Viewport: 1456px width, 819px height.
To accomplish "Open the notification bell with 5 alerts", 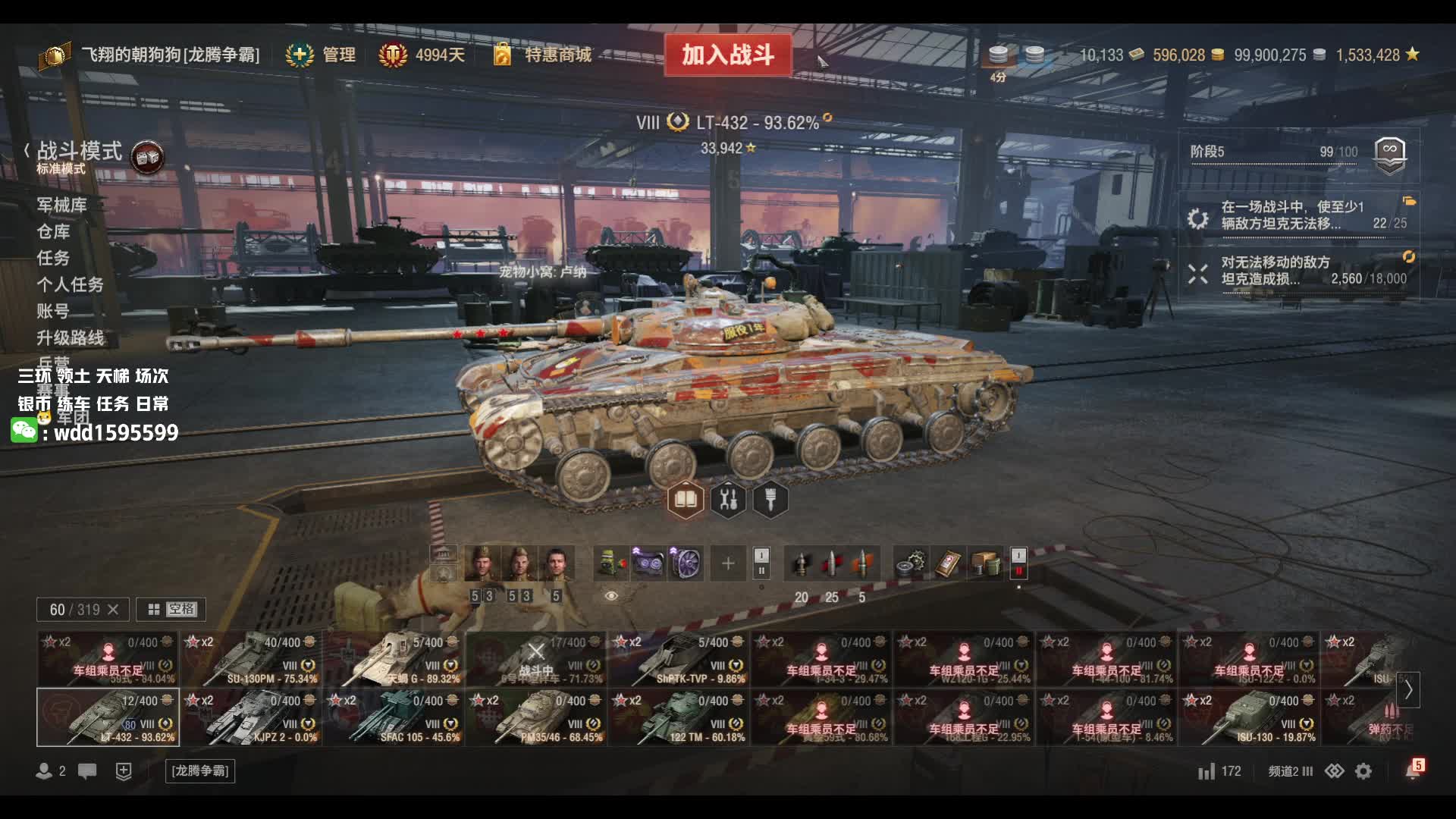I will click(x=1413, y=770).
